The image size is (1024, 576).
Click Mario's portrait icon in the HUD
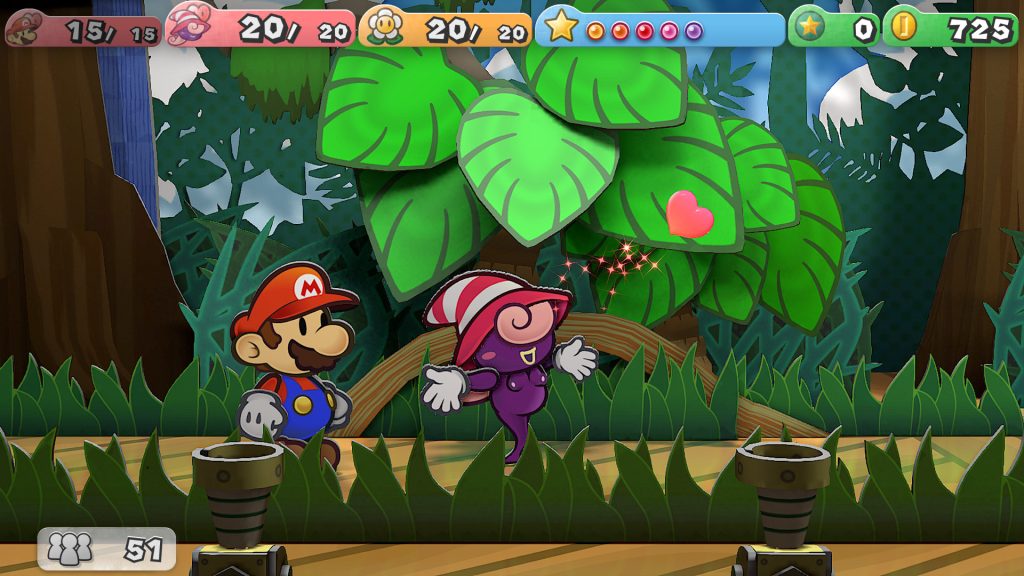coord(24,28)
